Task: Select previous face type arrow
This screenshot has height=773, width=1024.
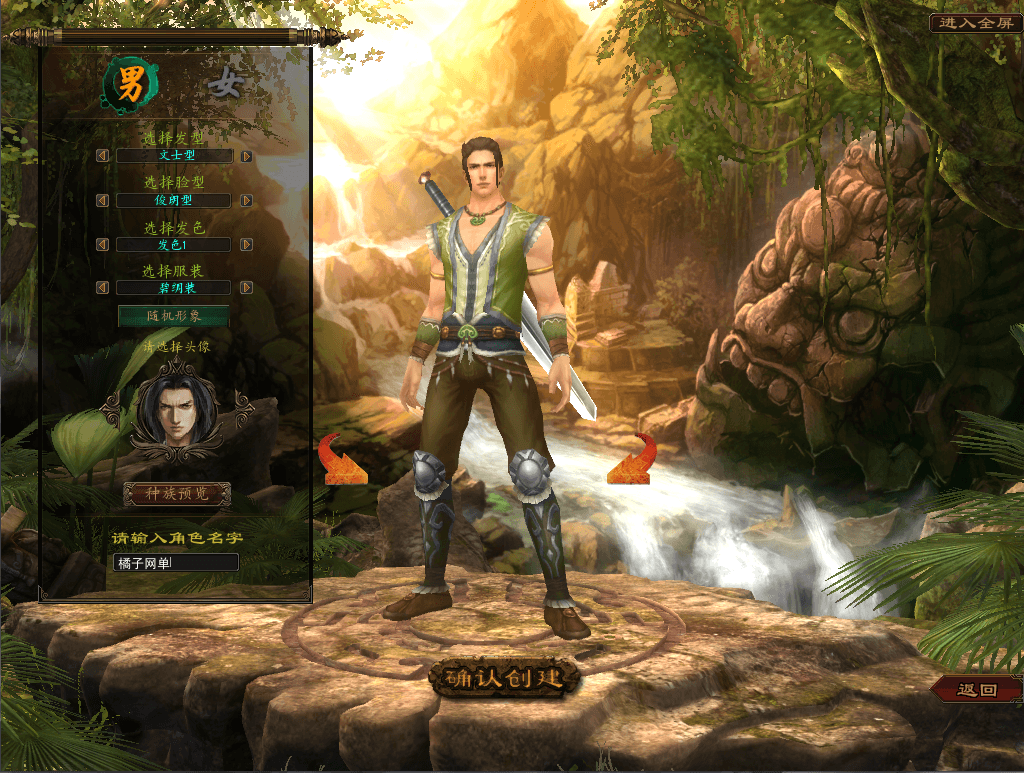Action: [102, 200]
